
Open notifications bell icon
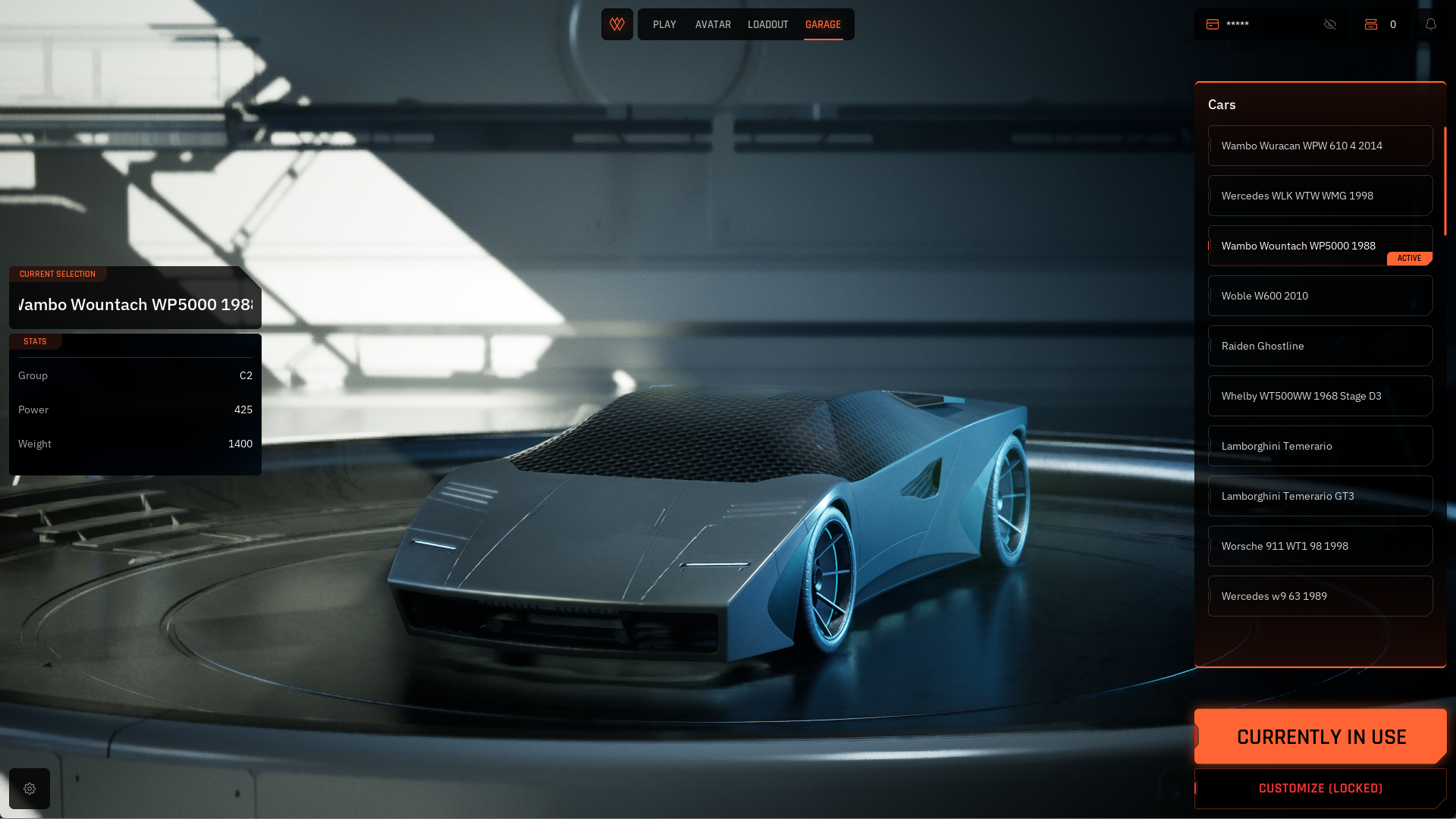point(1431,24)
